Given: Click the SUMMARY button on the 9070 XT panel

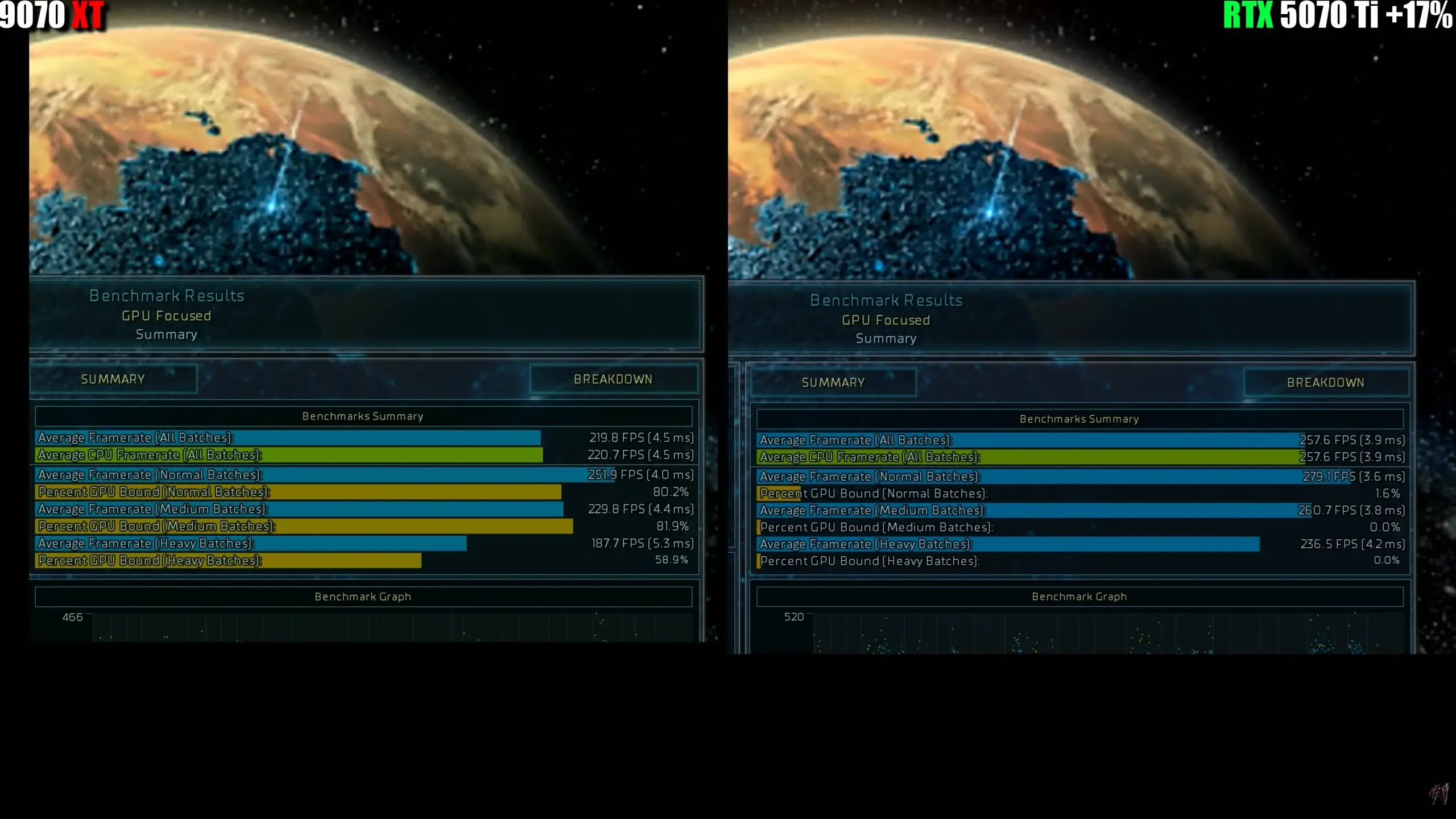Looking at the screenshot, I should [x=113, y=379].
